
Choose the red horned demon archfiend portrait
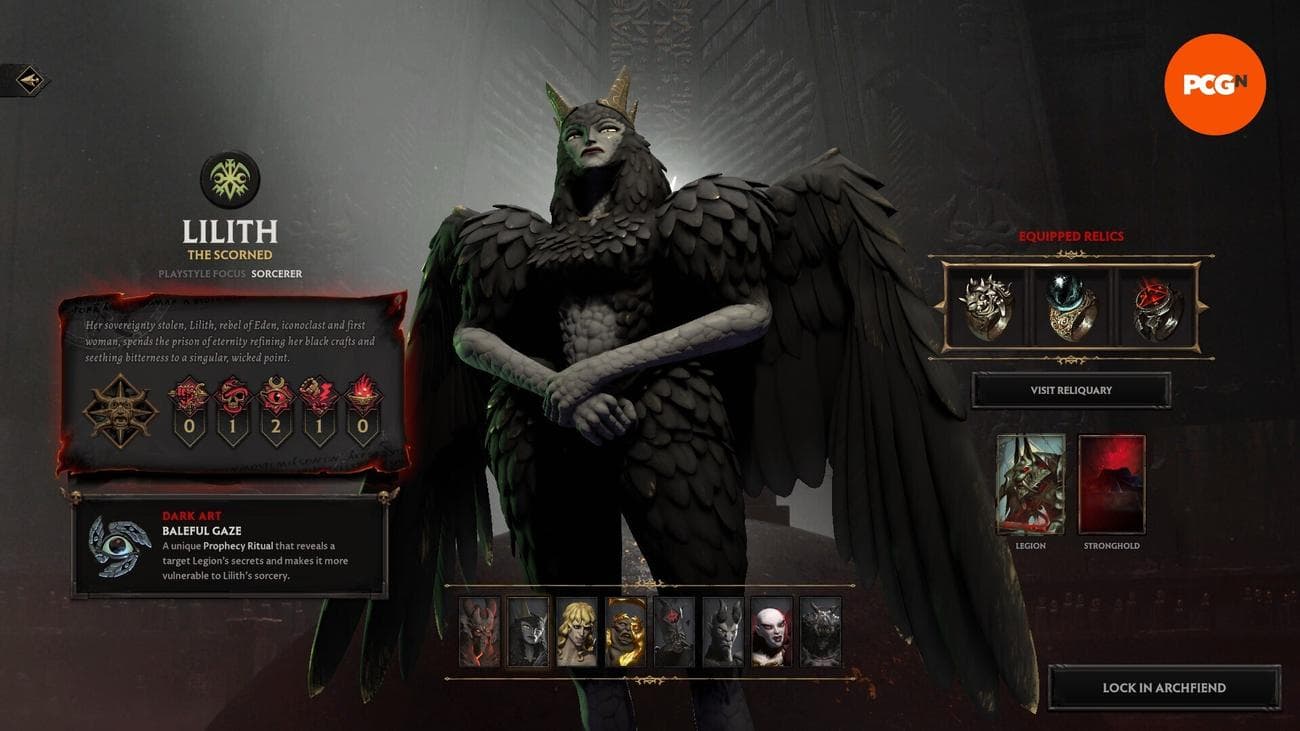(x=479, y=632)
